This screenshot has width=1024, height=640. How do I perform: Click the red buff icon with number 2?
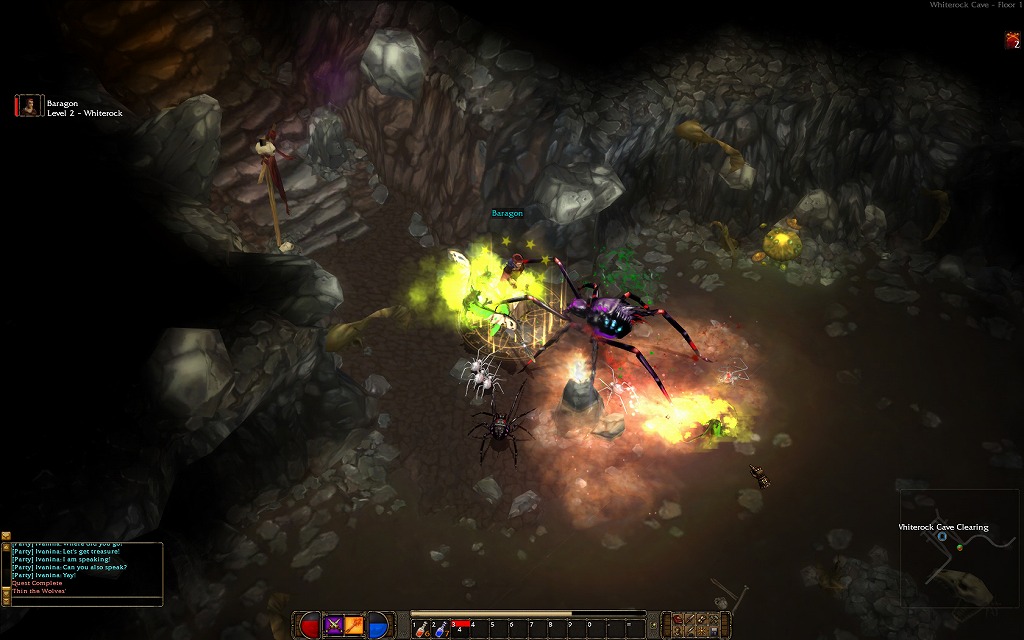[1012, 40]
